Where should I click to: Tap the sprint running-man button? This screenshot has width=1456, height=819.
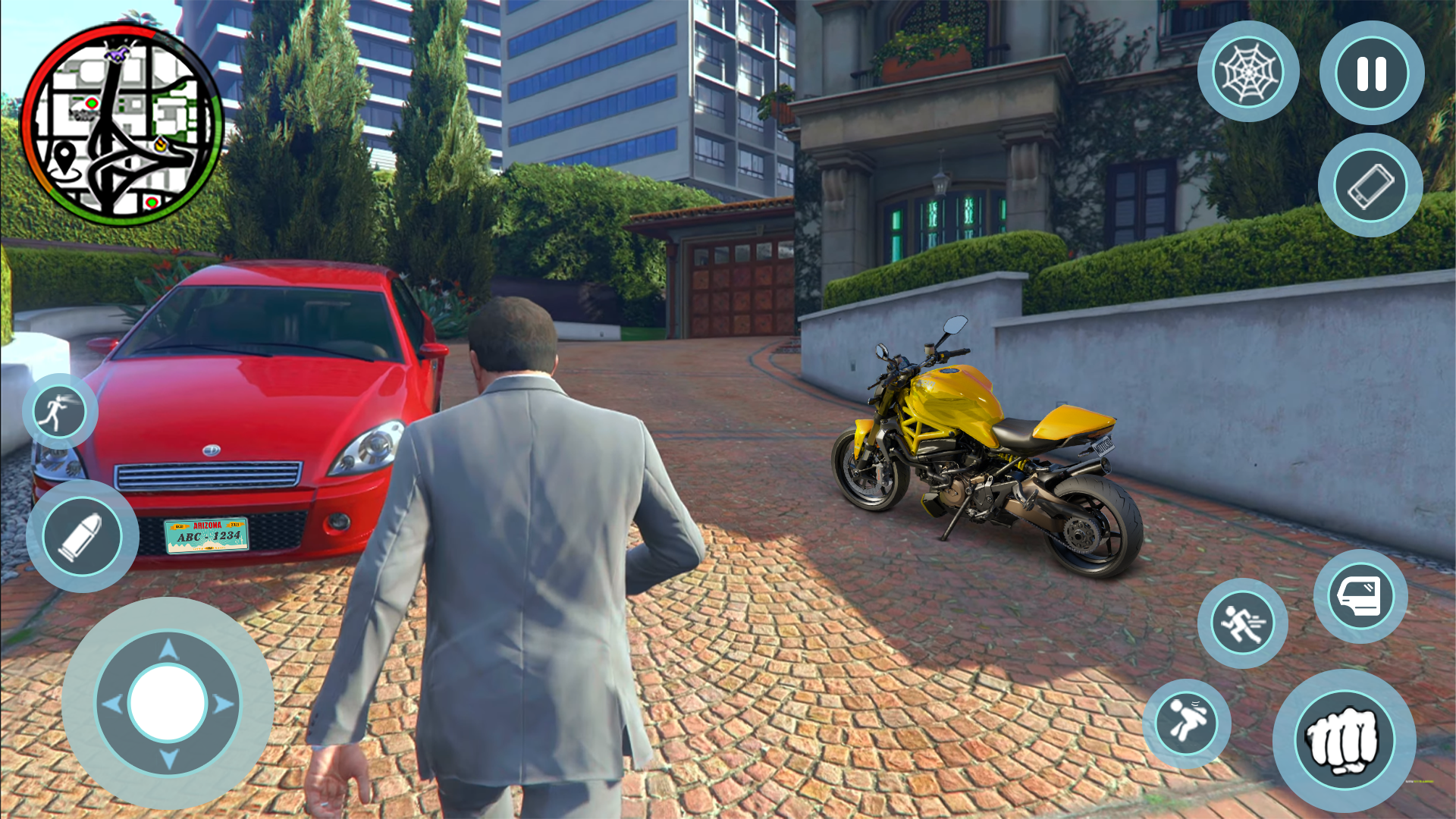1242,623
